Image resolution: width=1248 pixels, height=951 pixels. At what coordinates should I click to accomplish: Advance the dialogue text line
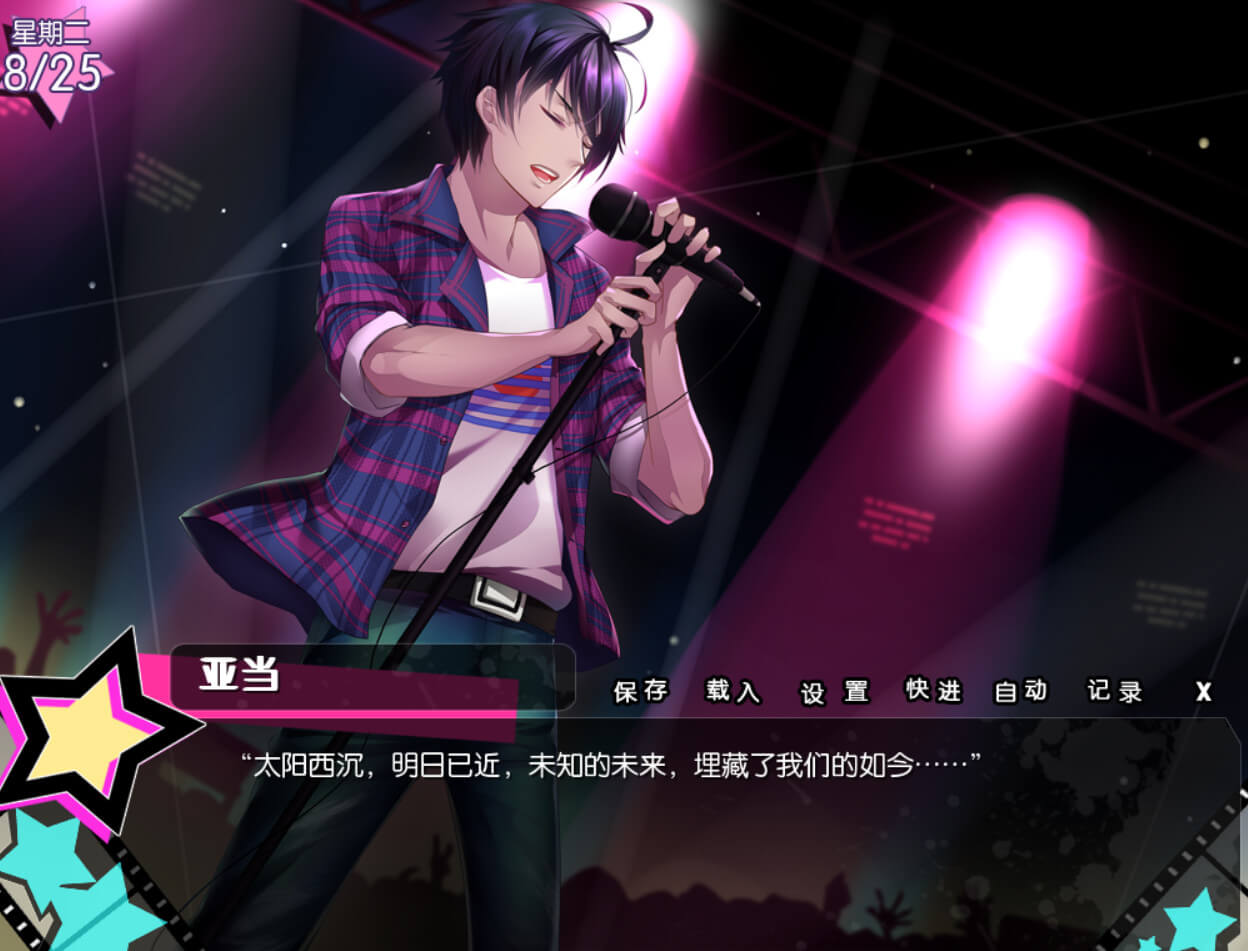[610, 767]
